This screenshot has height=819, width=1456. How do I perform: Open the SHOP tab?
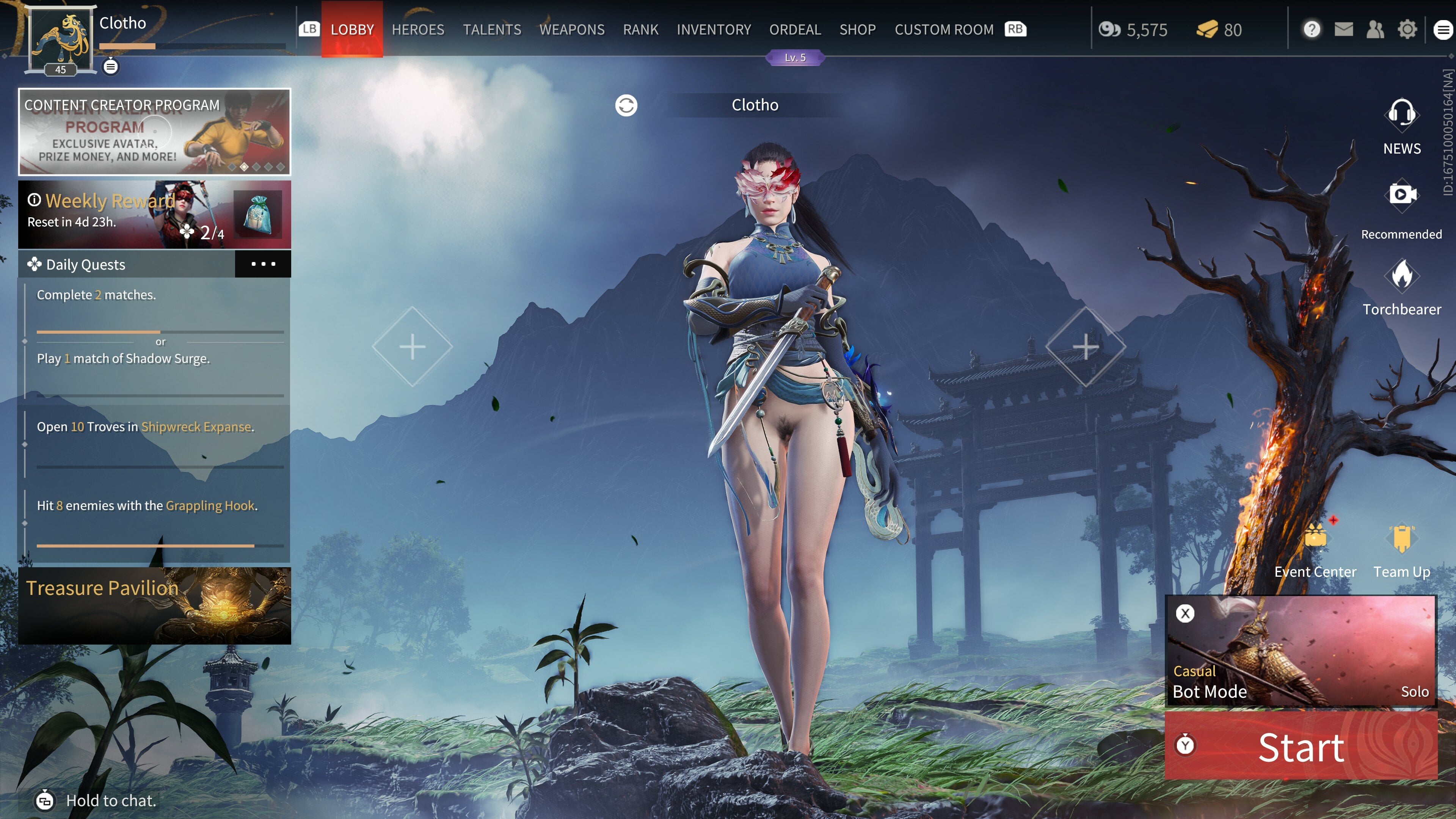click(857, 30)
